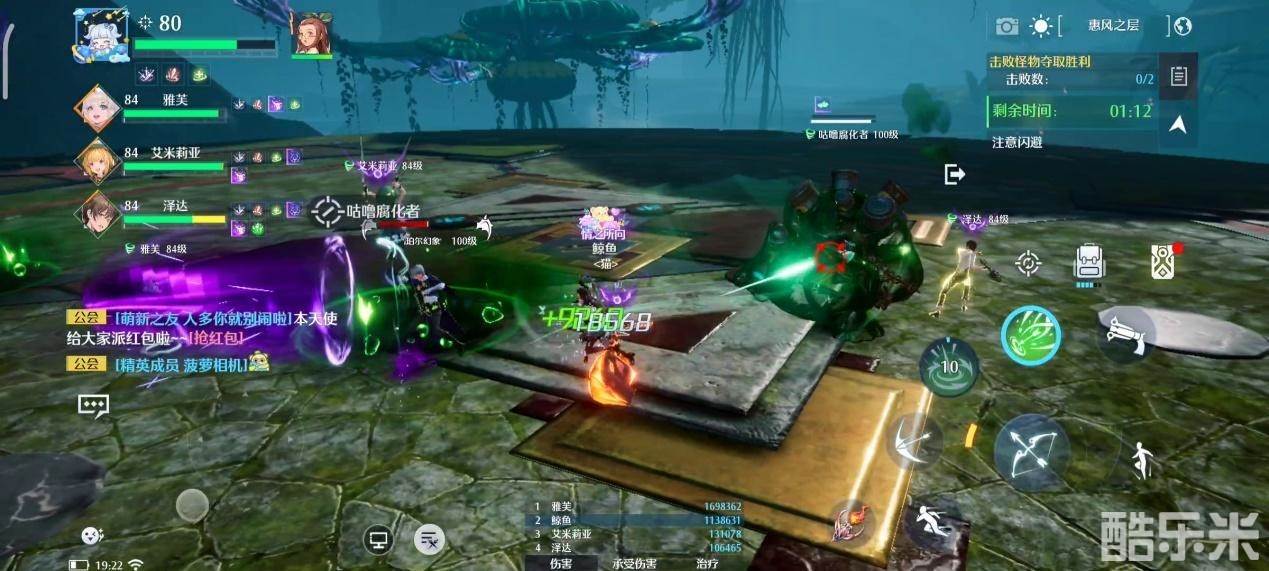The width and height of the screenshot is (1269, 571).
Task: Open the backpack inventory
Action: click(1088, 263)
